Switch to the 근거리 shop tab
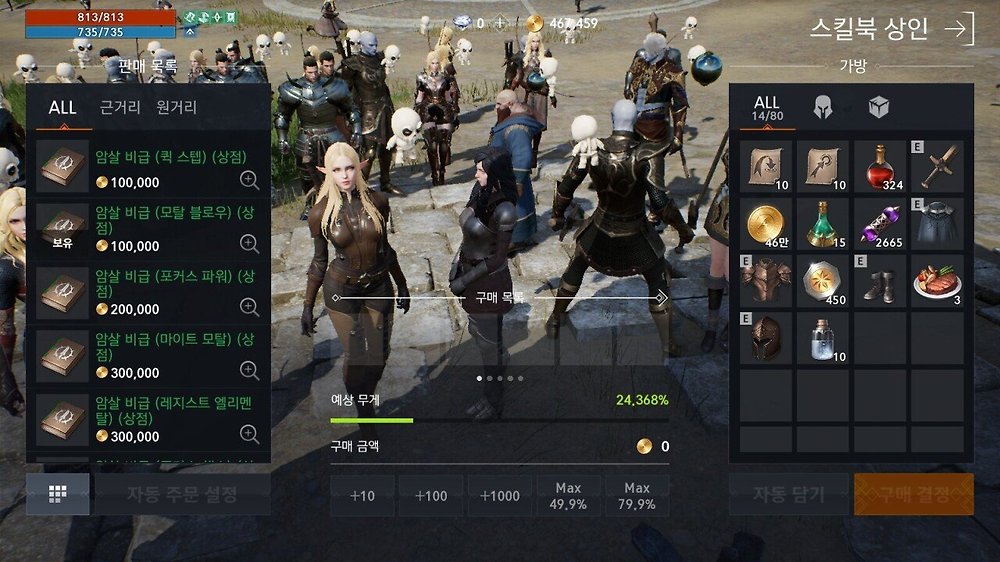The image size is (1000, 562). click(120, 107)
